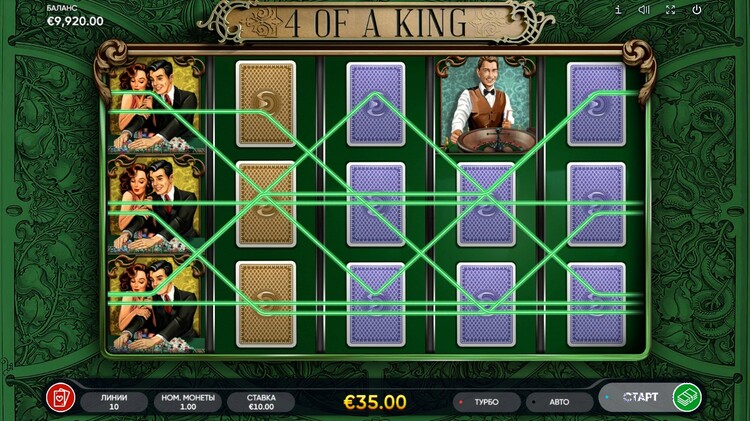The image size is (750, 421).
Task: Open the red card gamble button
Action: coord(60,397)
